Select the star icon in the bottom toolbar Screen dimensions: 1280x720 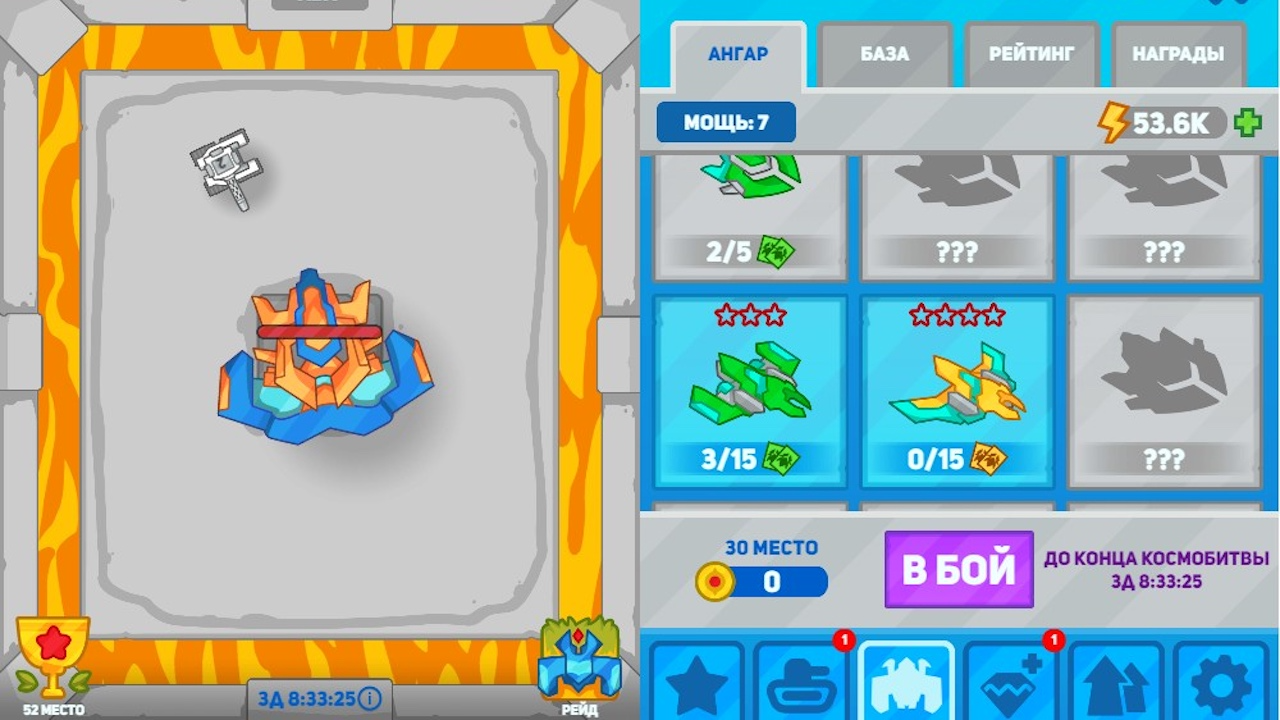click(x=700, y=685)
